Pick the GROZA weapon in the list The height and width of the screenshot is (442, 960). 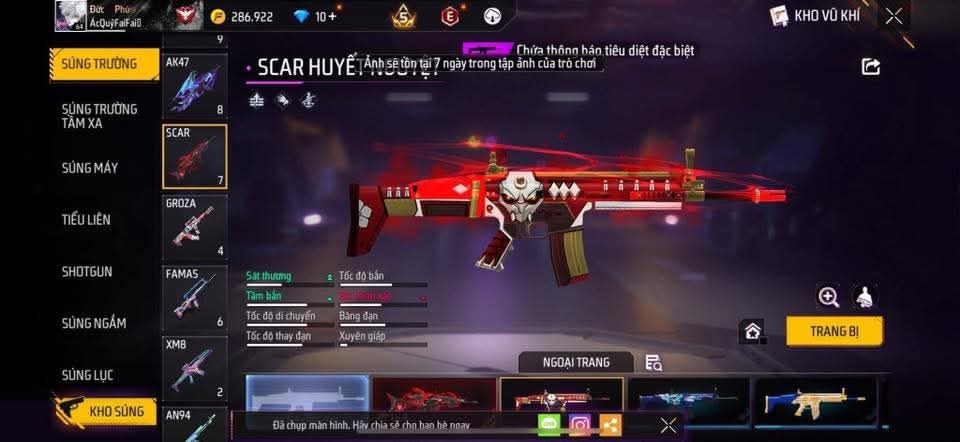coord(194,227)
